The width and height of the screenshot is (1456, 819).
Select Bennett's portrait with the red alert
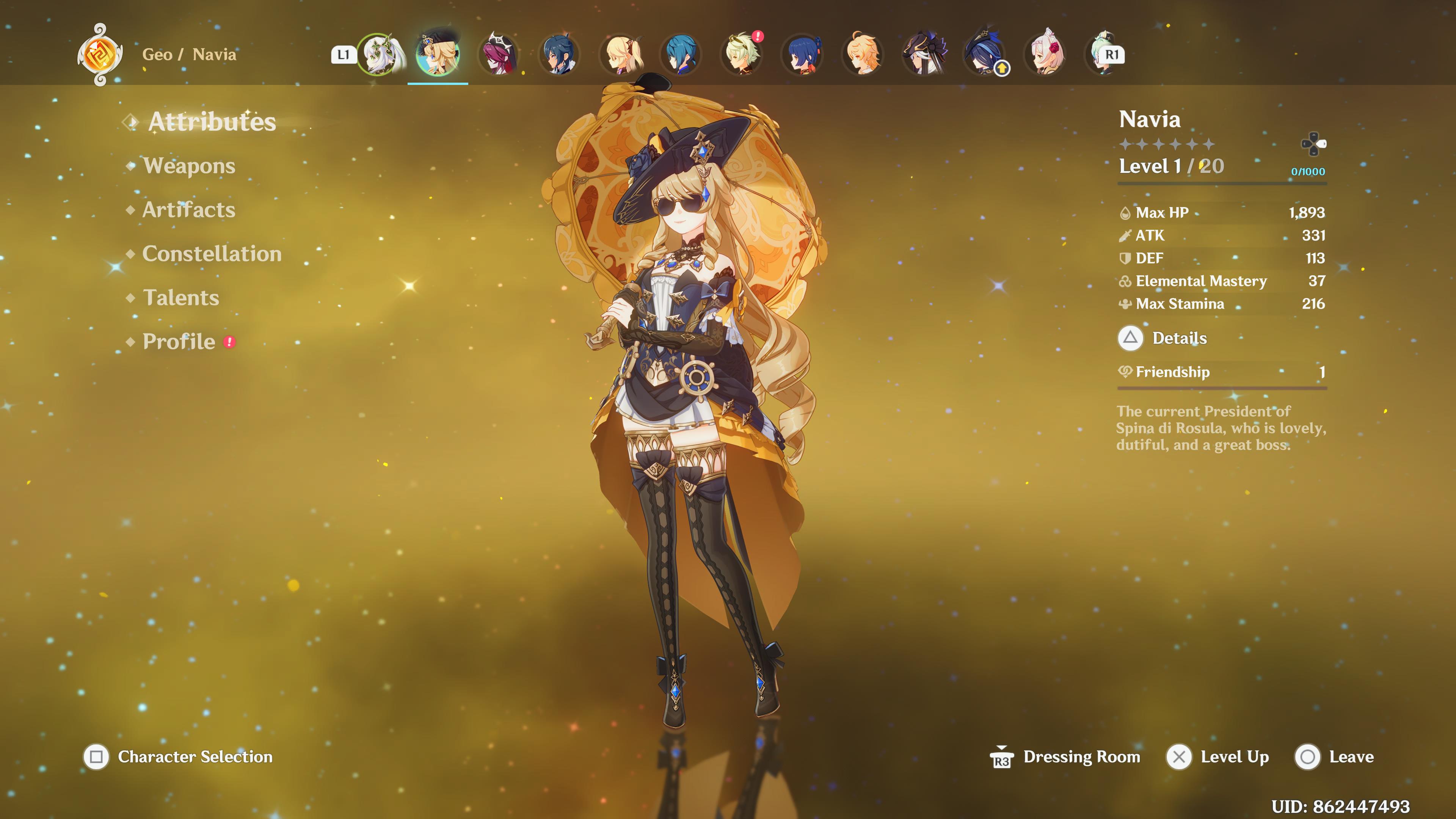click(742, 55)
